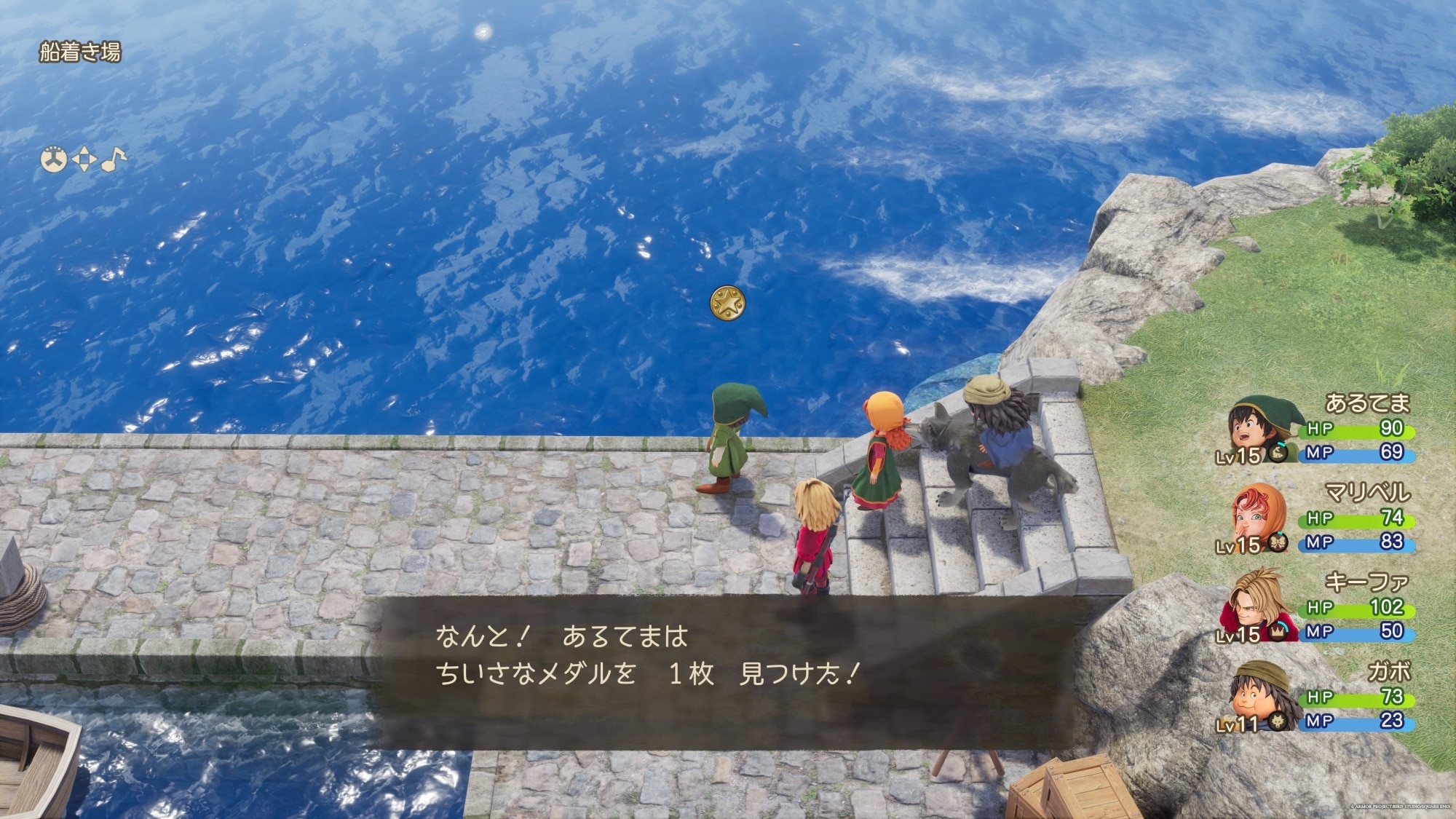Click the steering wheel status icon

53,159
